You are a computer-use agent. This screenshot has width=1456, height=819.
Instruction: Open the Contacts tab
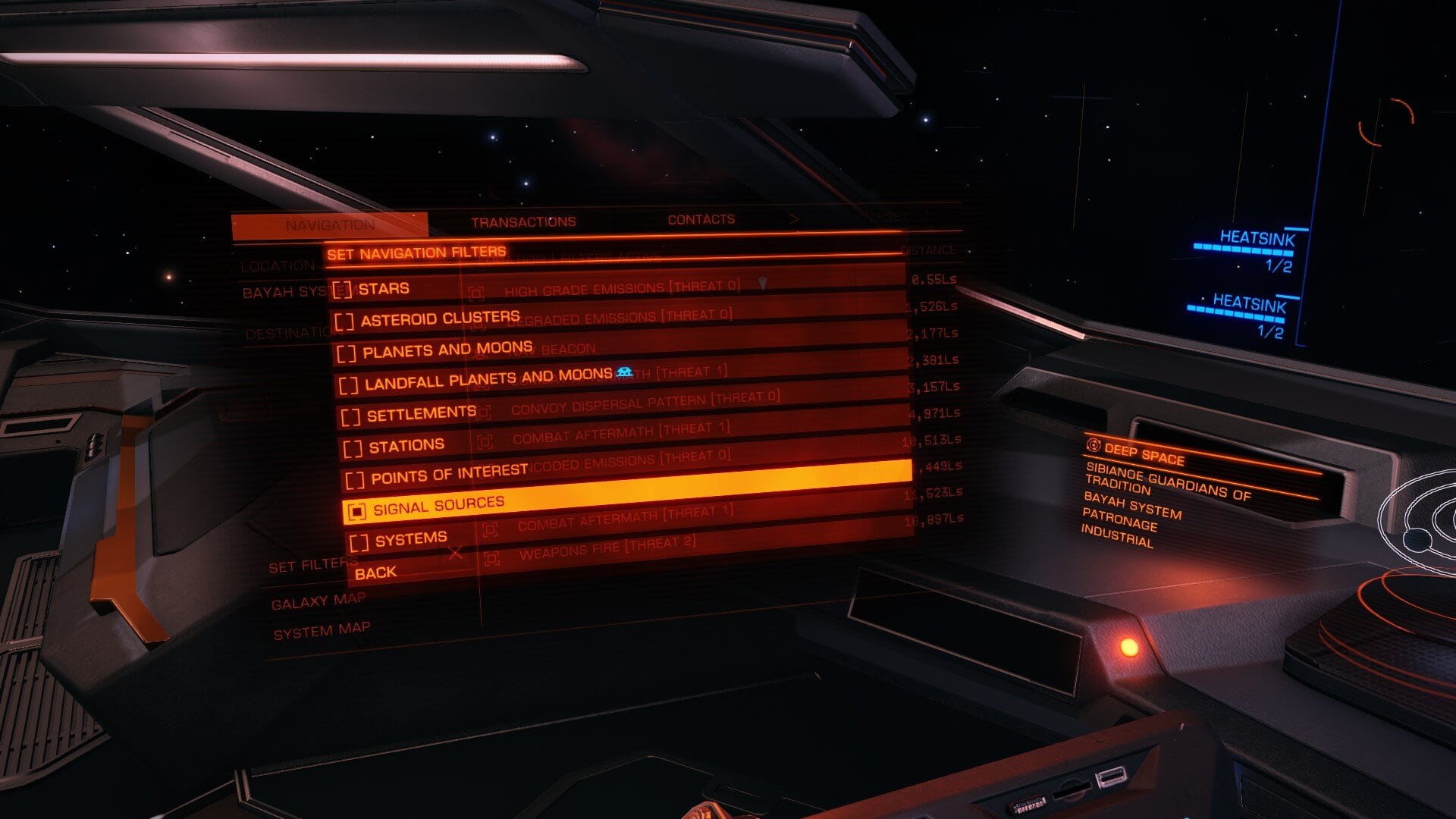pyautogui.click(x=701, y=220)
